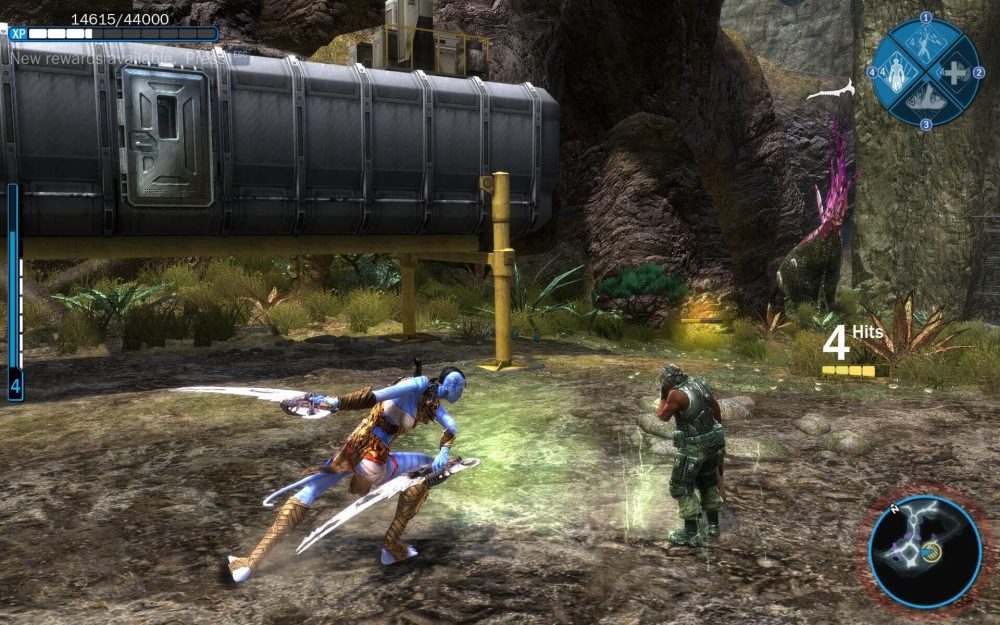The image size is (1000, 625).
Task: Click the yellow objective marker on the minimap
Action: (x=932, y=553)
